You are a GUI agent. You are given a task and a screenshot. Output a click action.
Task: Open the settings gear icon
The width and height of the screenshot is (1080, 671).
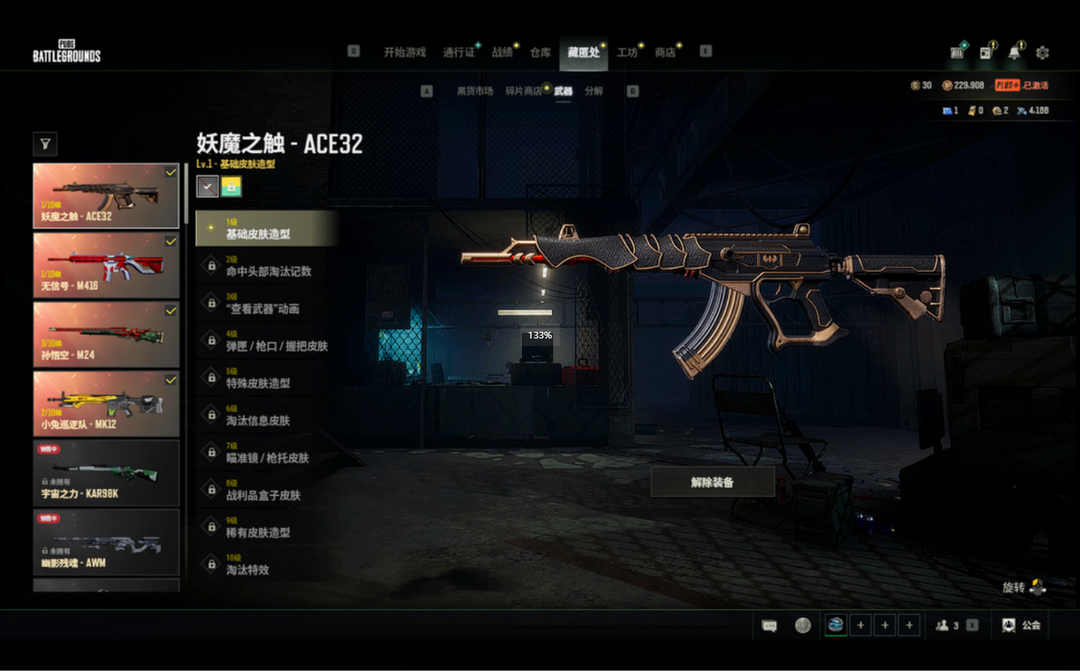pos(1043,52)
